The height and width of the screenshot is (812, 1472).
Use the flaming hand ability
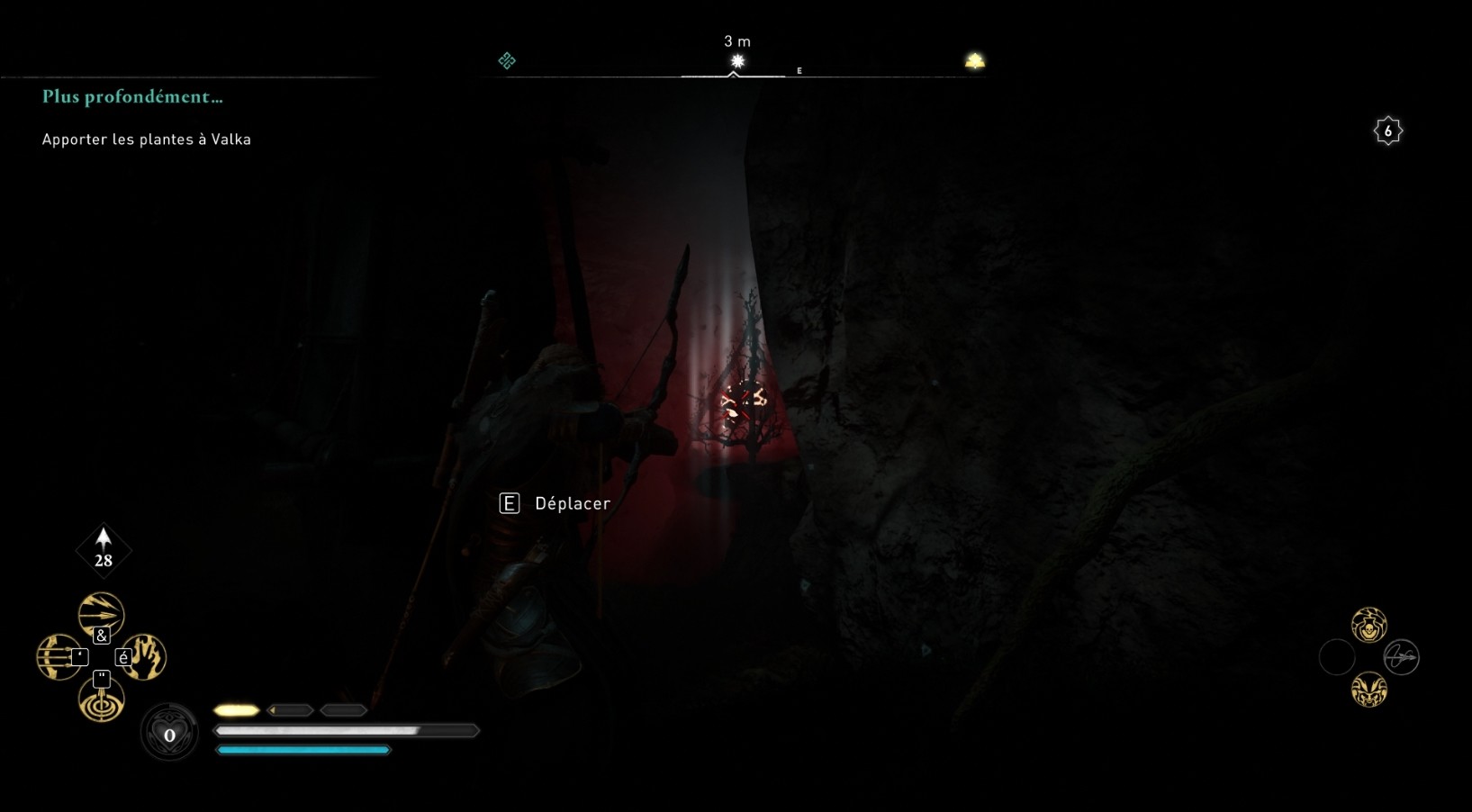tap(145, 657)
